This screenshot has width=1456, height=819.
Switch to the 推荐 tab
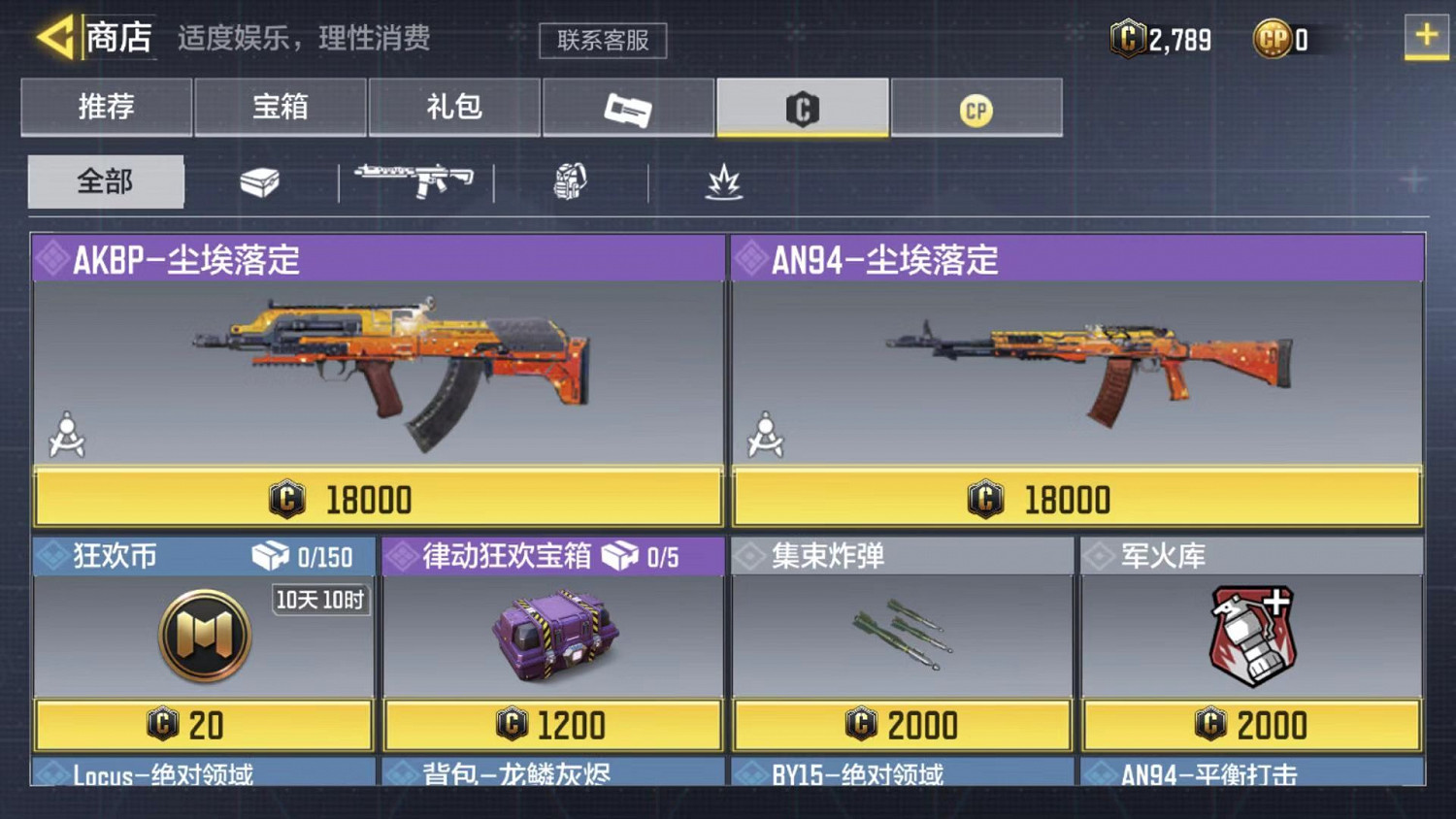pyautogui.click(x=105, y=108)
